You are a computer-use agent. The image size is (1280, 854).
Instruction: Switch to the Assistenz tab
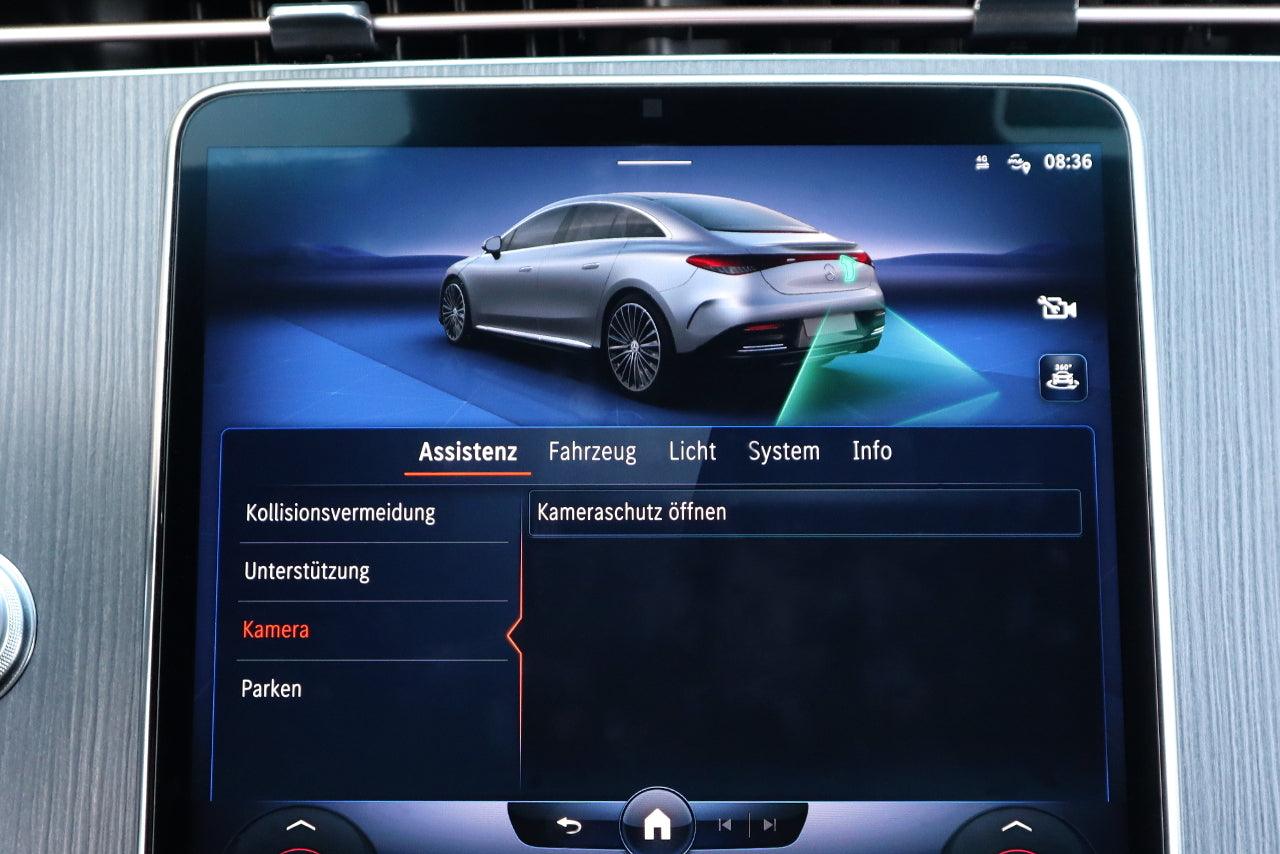pos(467,452)
